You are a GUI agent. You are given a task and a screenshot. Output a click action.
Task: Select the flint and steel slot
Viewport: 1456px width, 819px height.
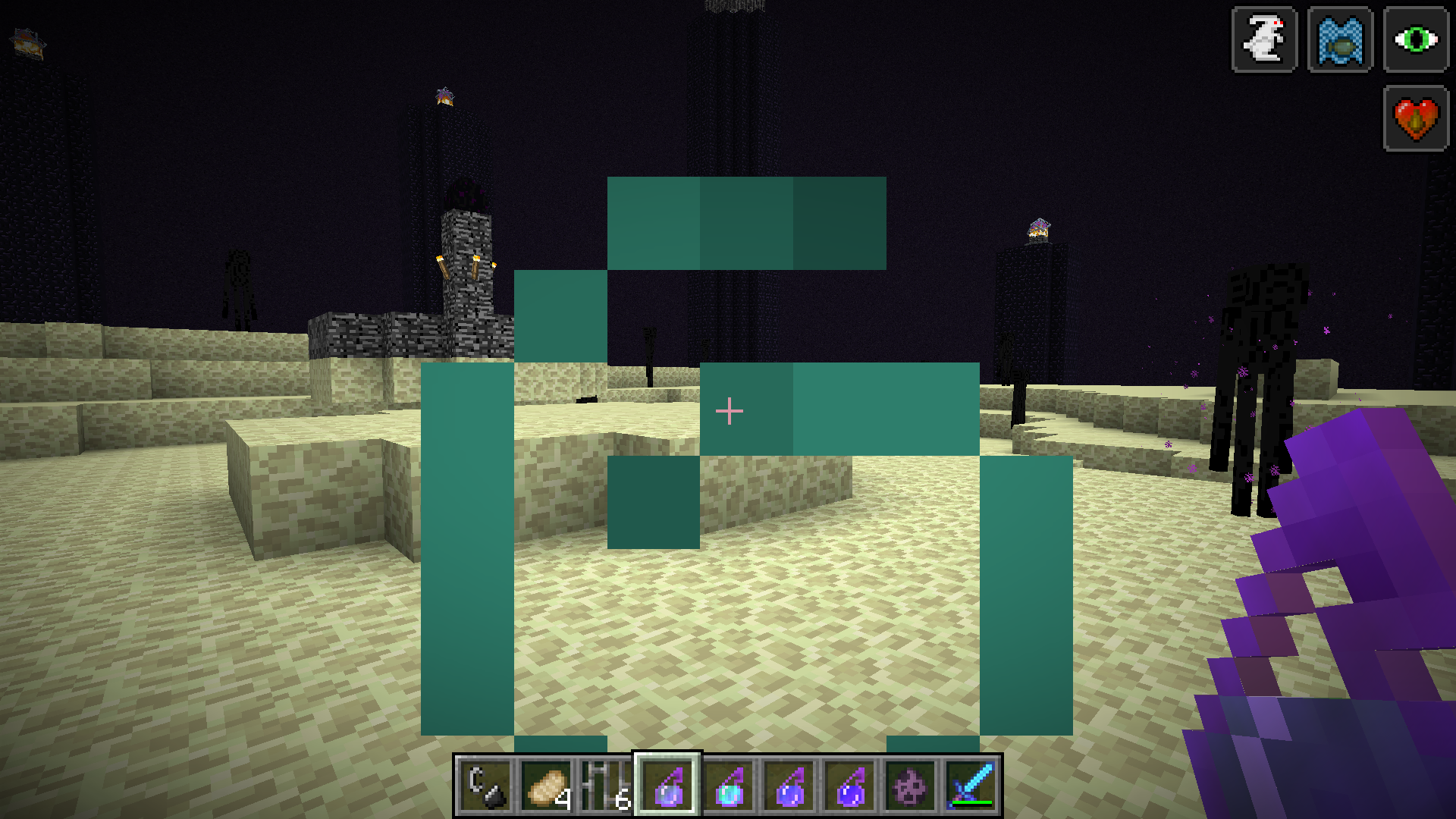click(x=485, y=786)
